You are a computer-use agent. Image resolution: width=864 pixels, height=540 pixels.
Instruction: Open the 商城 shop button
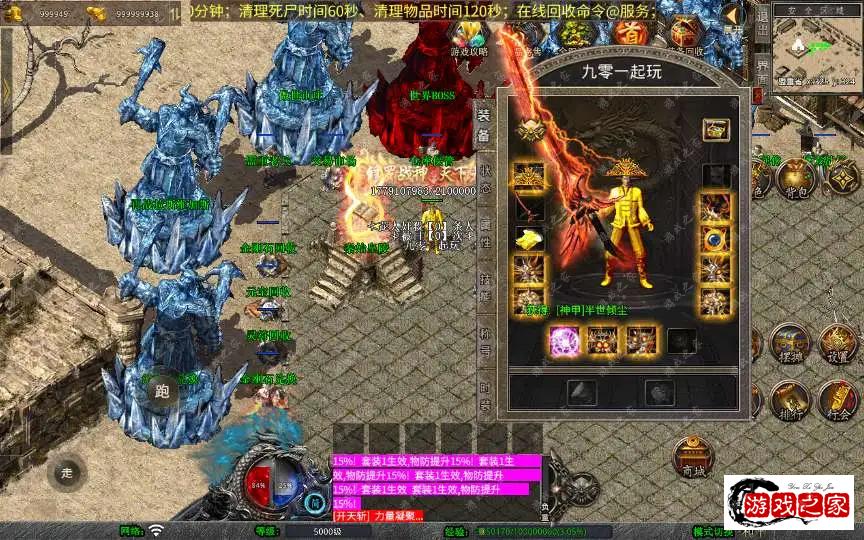693,456
